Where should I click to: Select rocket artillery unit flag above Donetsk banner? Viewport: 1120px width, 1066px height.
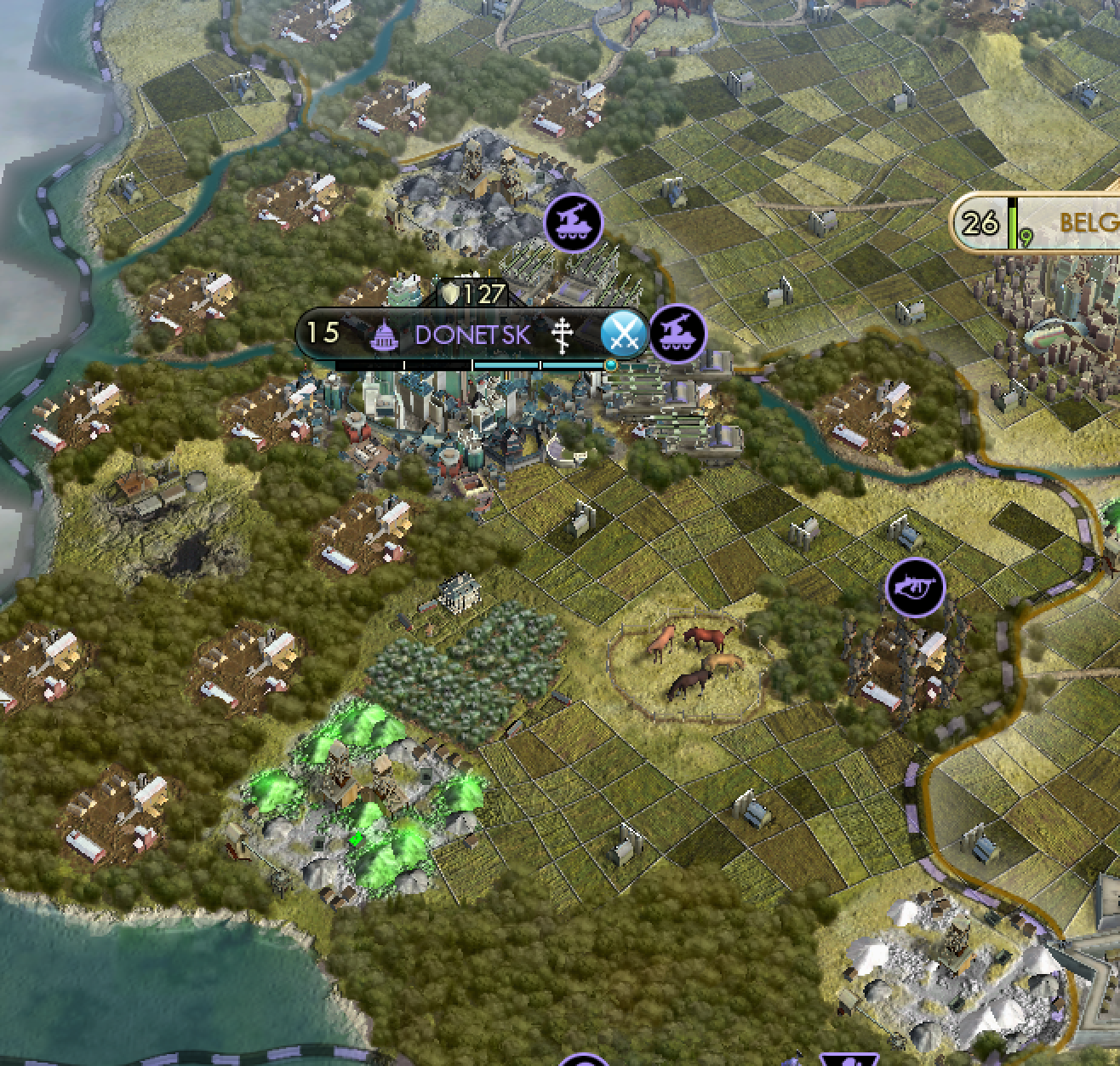(574, 223)
